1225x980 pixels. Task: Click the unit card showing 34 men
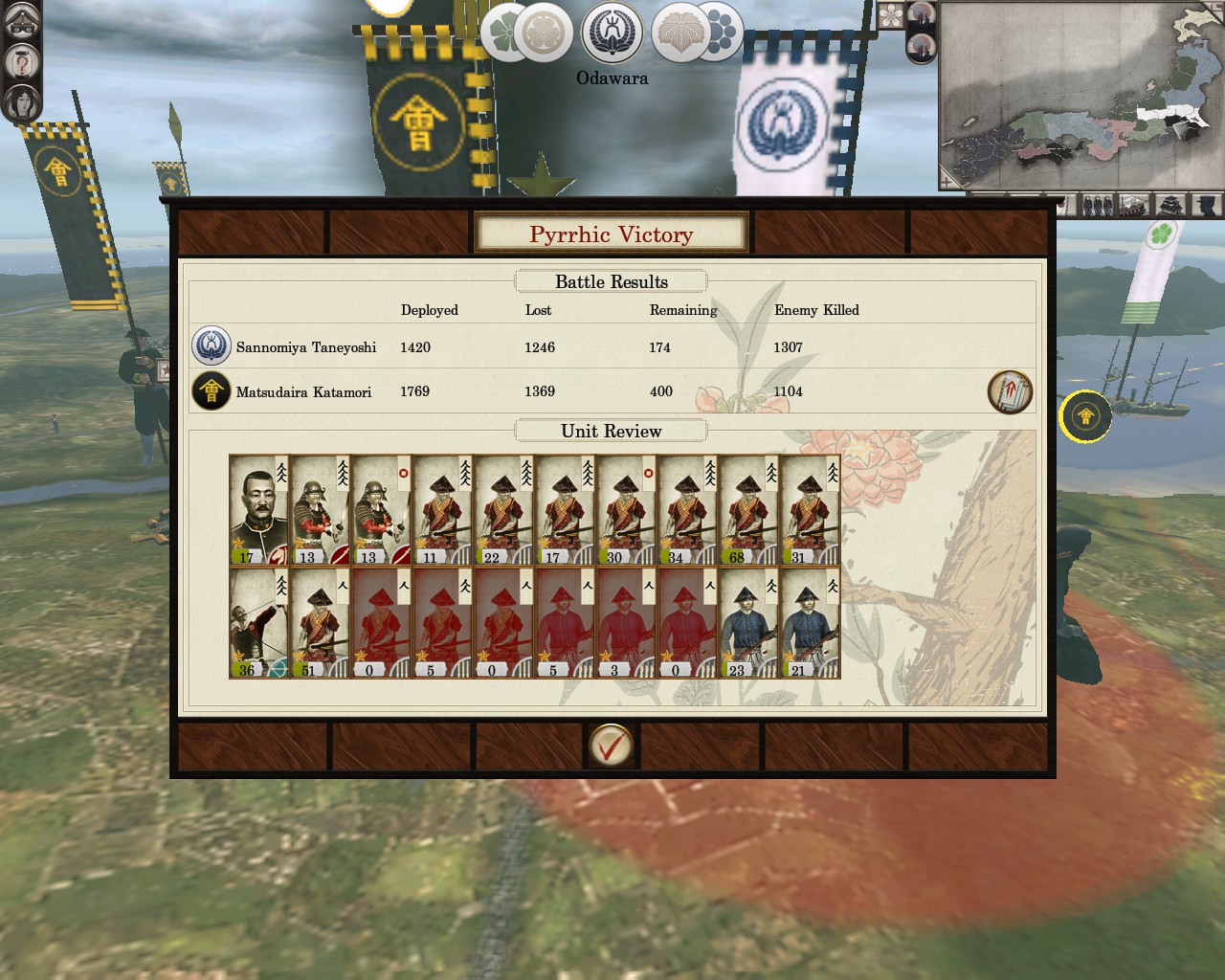click(x=688, y=510)
